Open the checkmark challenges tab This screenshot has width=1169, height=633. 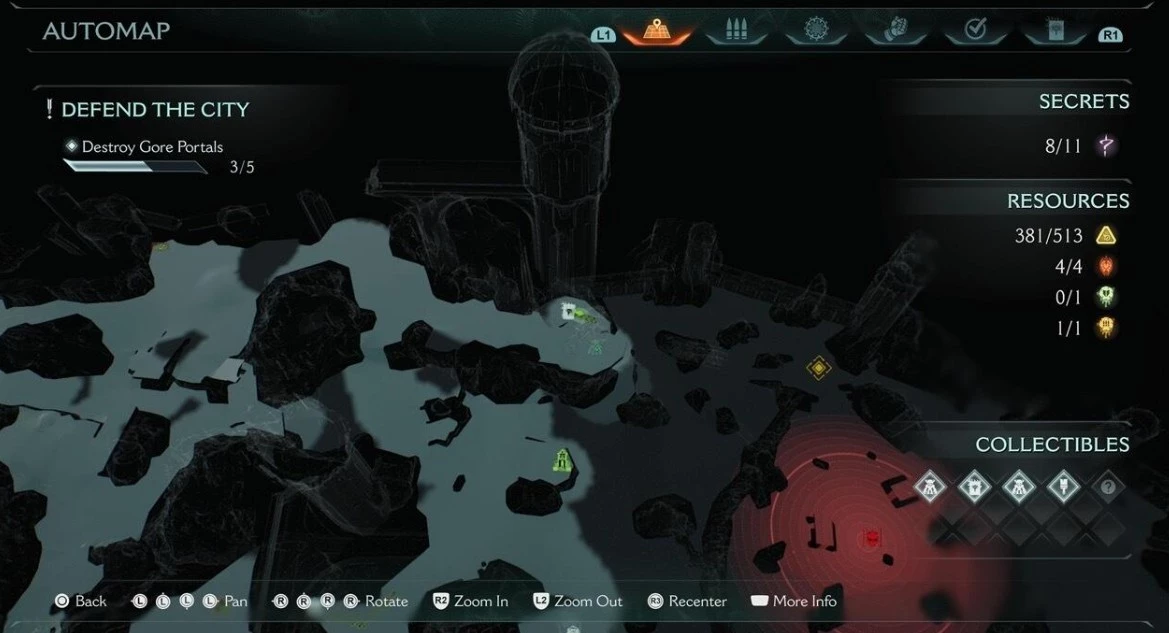[975, 32]
